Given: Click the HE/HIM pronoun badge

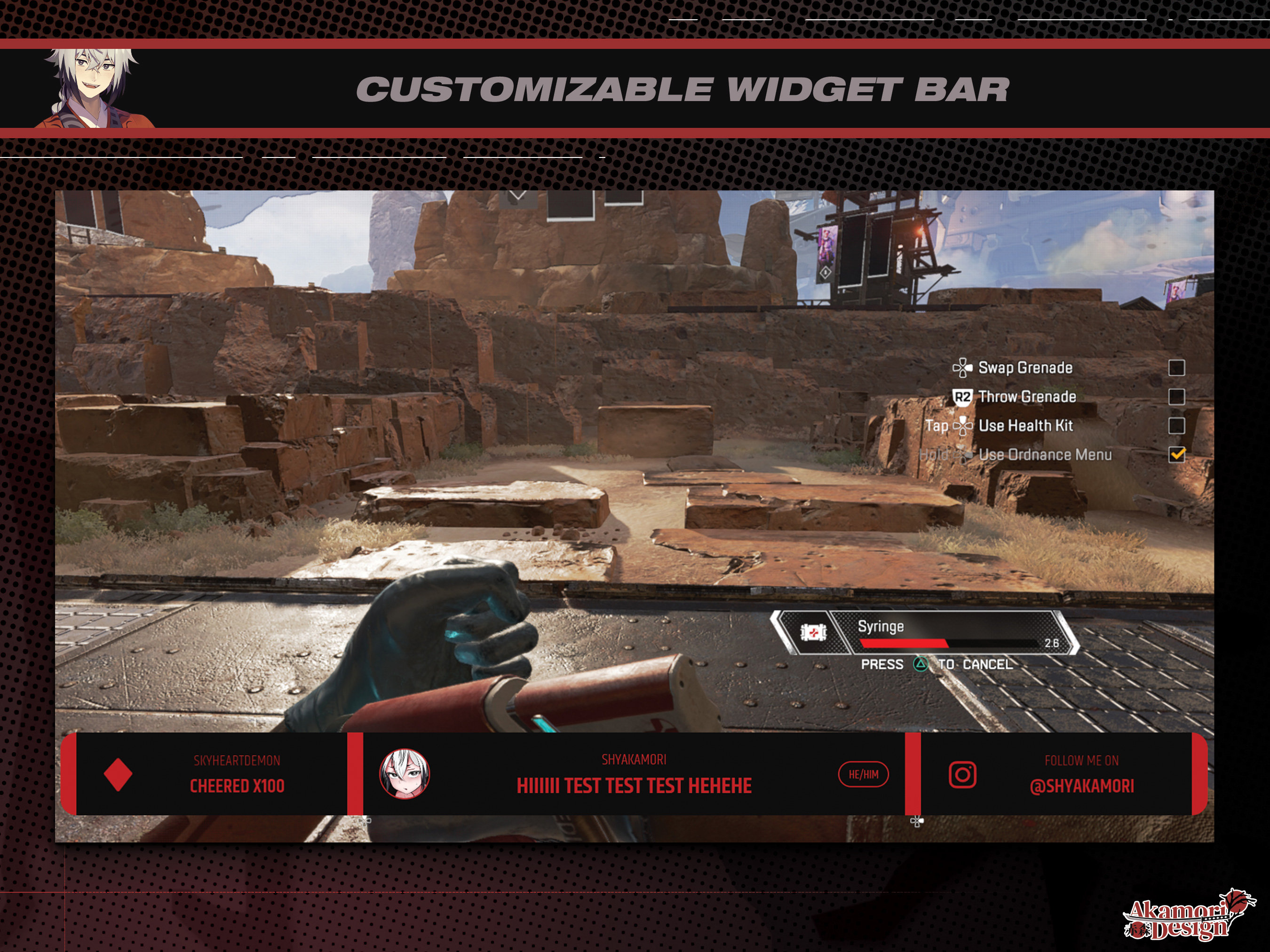Looking at the screenshot, I should point(863,773).
